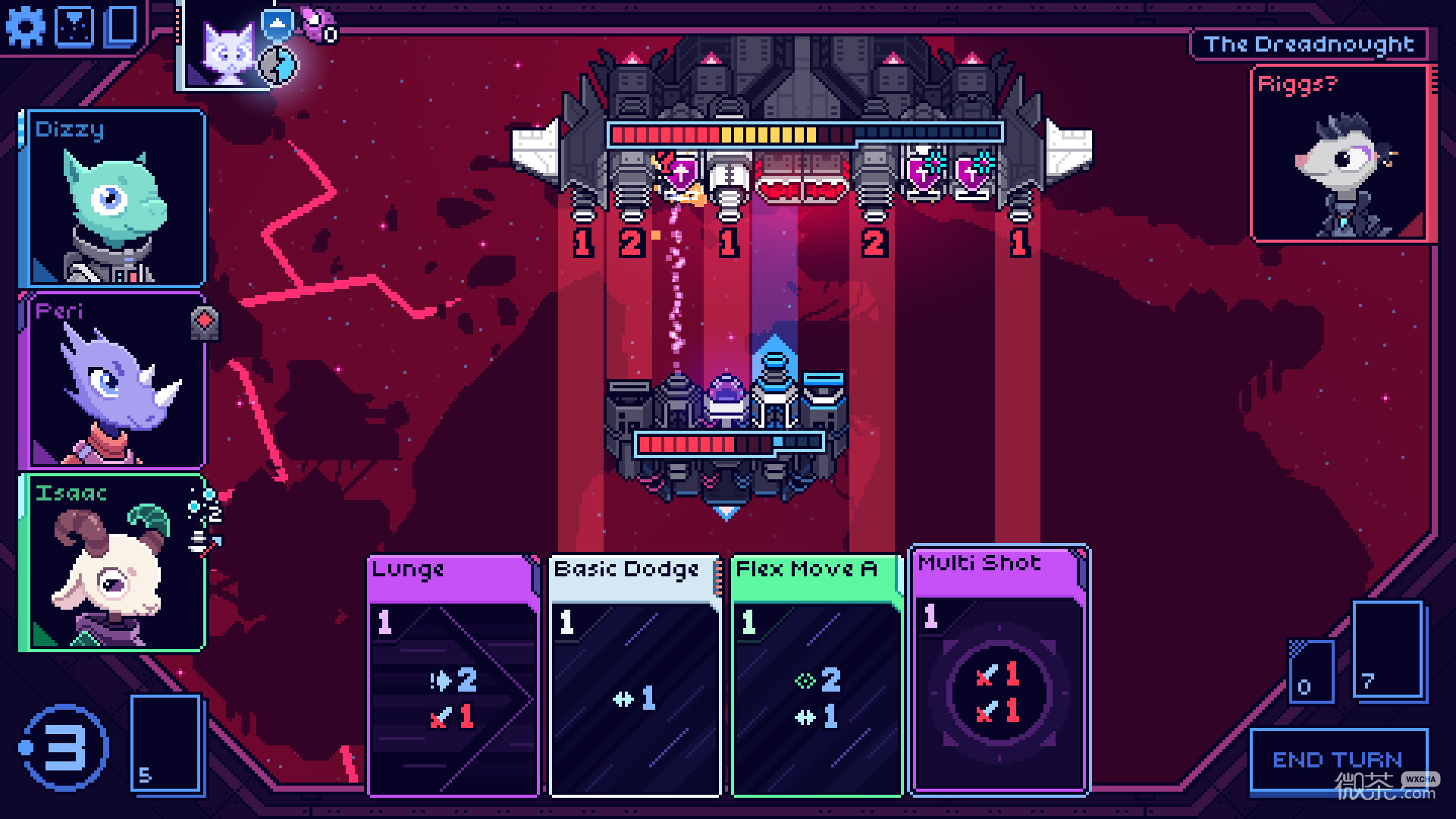Open the discard pile showing 7
This screenshot has width=1456, height=819.
click(1387, 650)
